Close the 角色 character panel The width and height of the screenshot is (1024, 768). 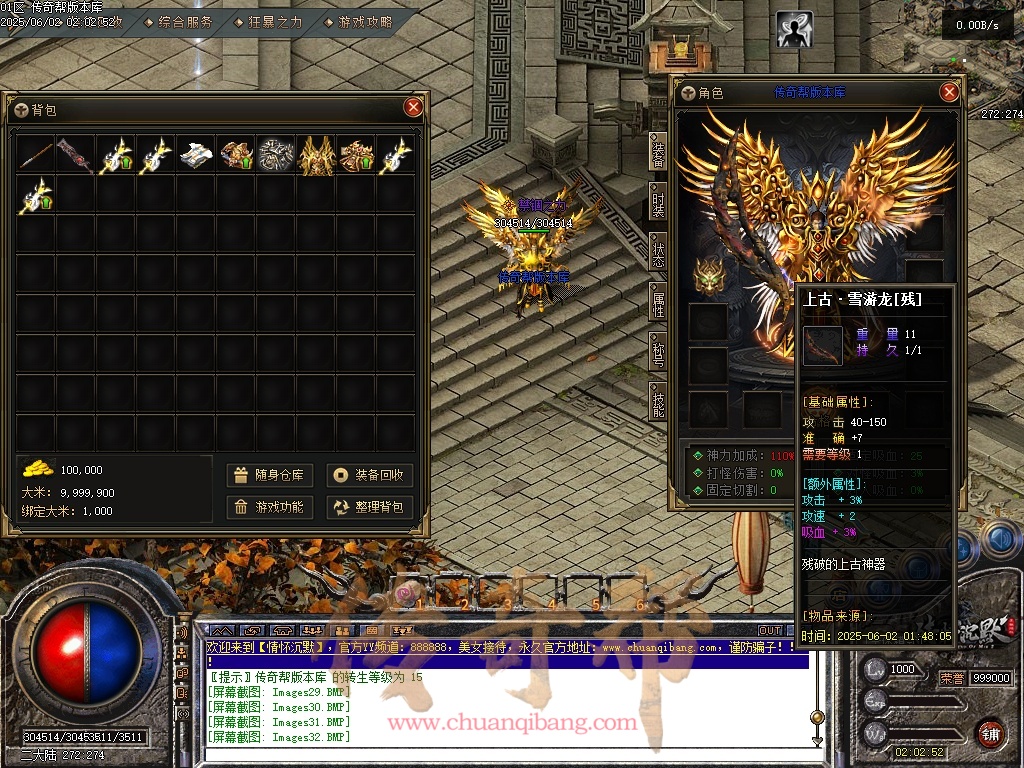coord(949,93)
